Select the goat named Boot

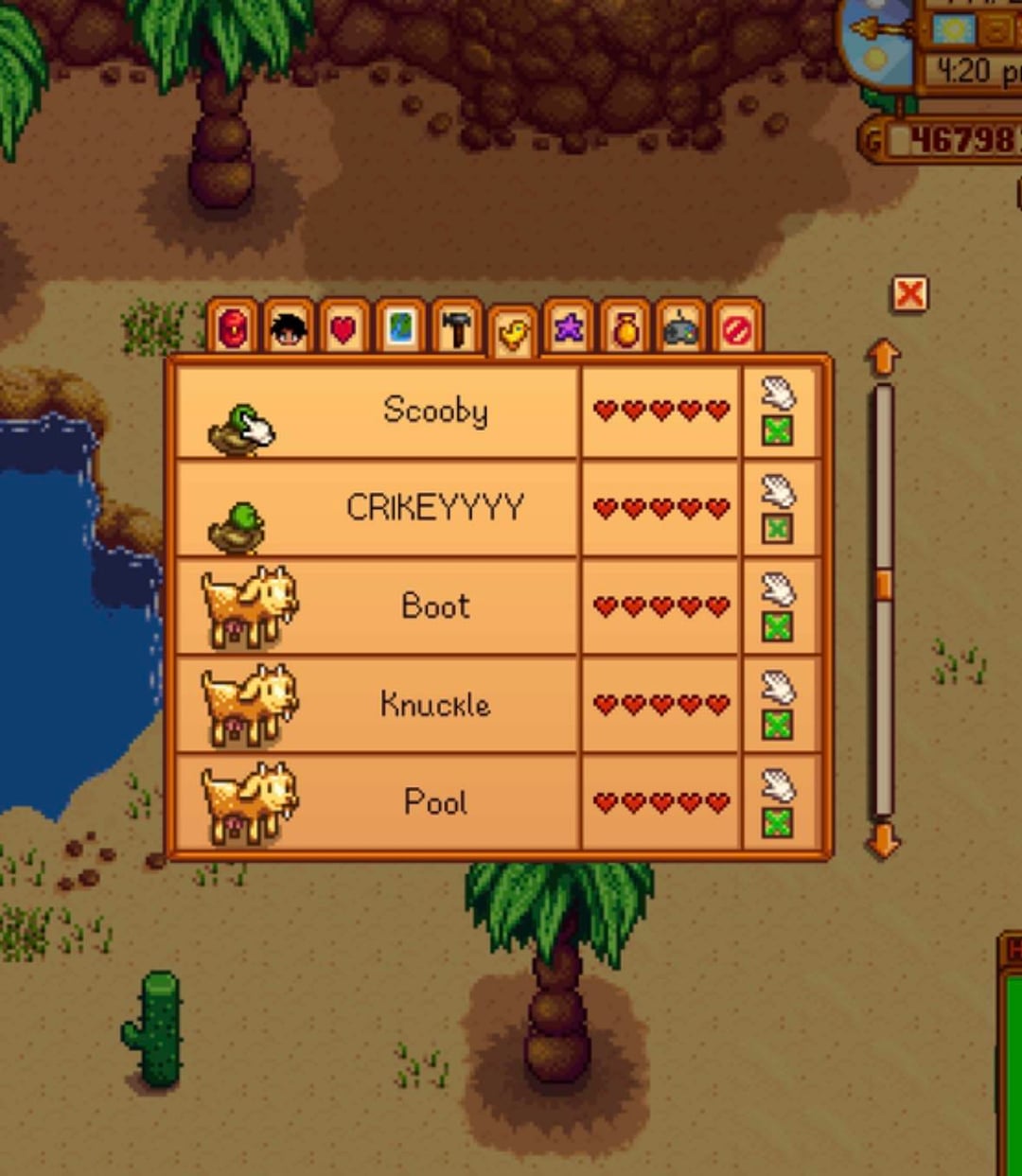[435, 606]
